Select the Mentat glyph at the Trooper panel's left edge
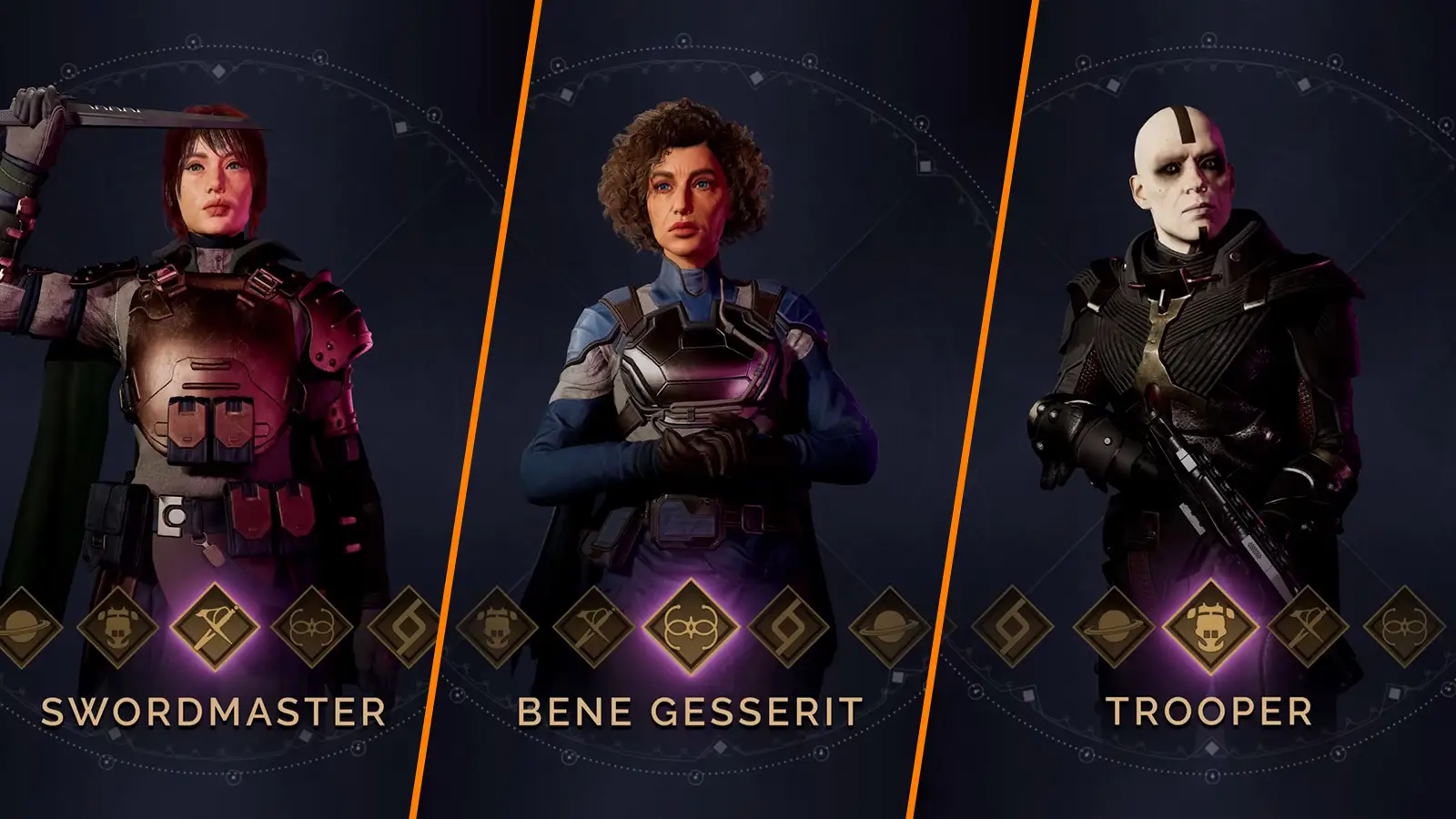Viewport: 1456px width, 819px height. [x=1013, y=628]
